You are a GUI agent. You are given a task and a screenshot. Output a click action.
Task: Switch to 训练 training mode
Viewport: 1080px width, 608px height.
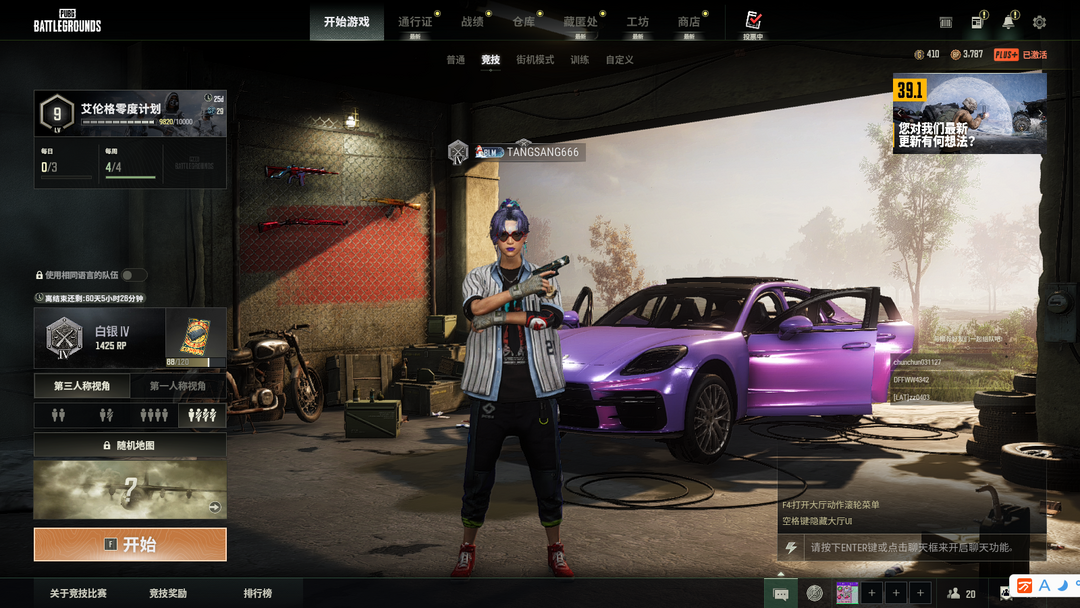(580, 60)
